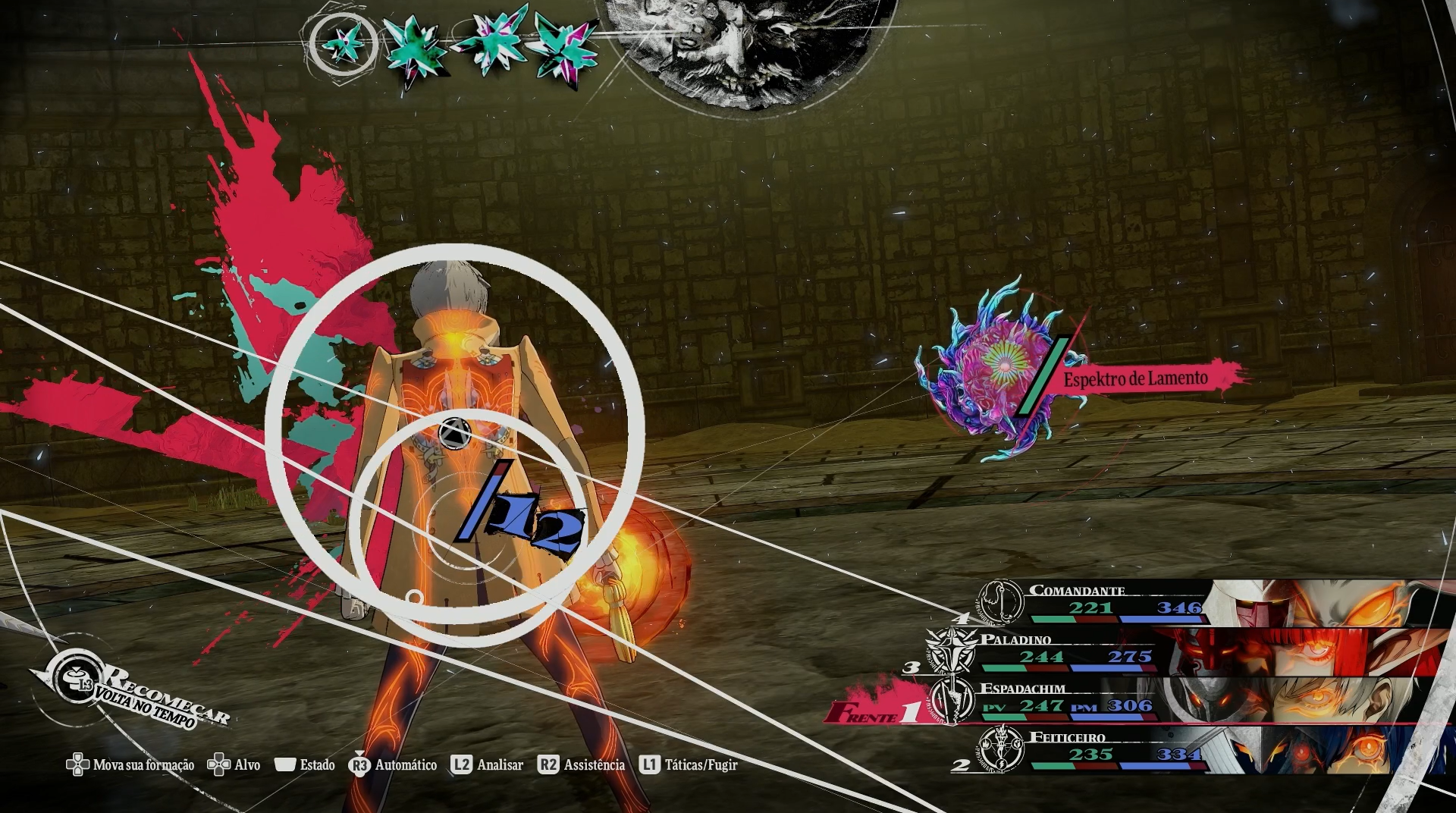Click the circled first turn star icon

tap(343, 45)
